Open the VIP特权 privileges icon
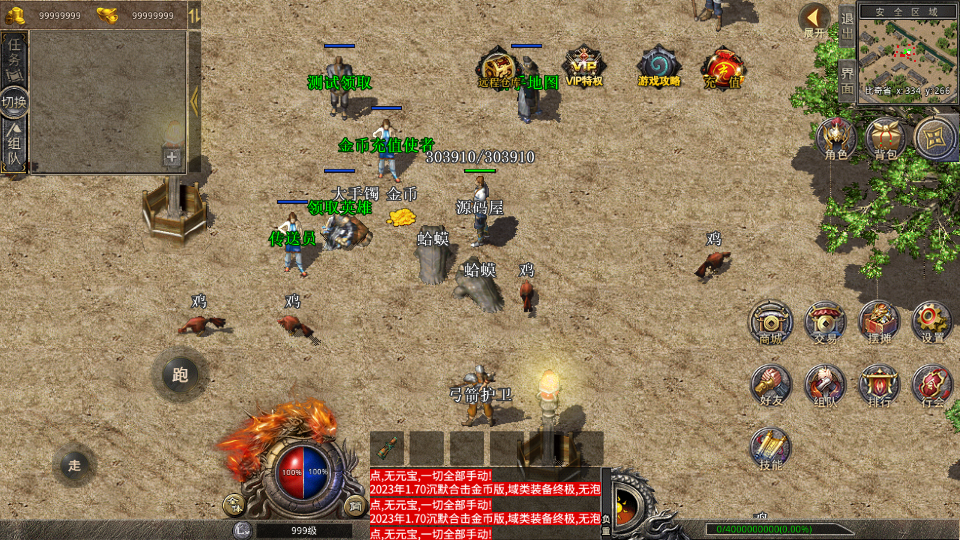 583,66
